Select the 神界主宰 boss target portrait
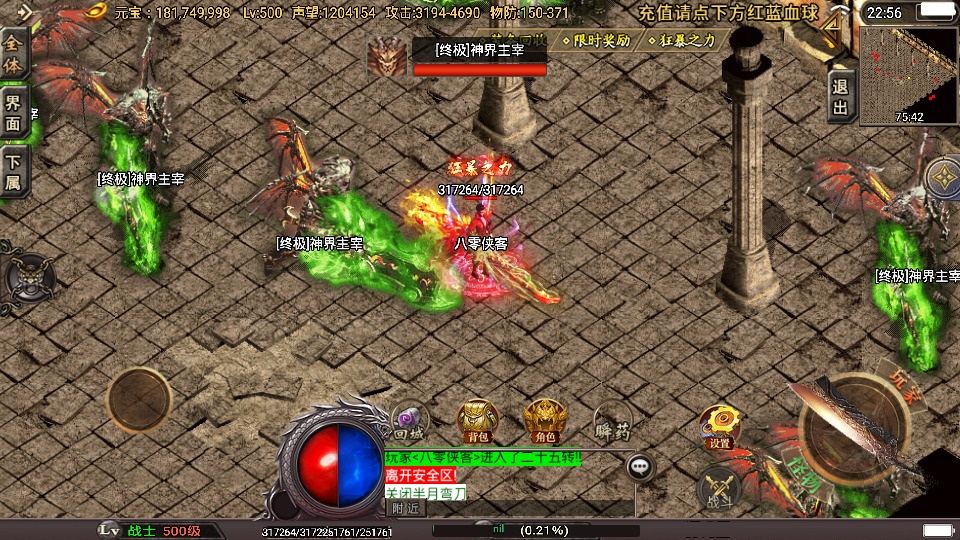960x540 pixels. [385, 57]
